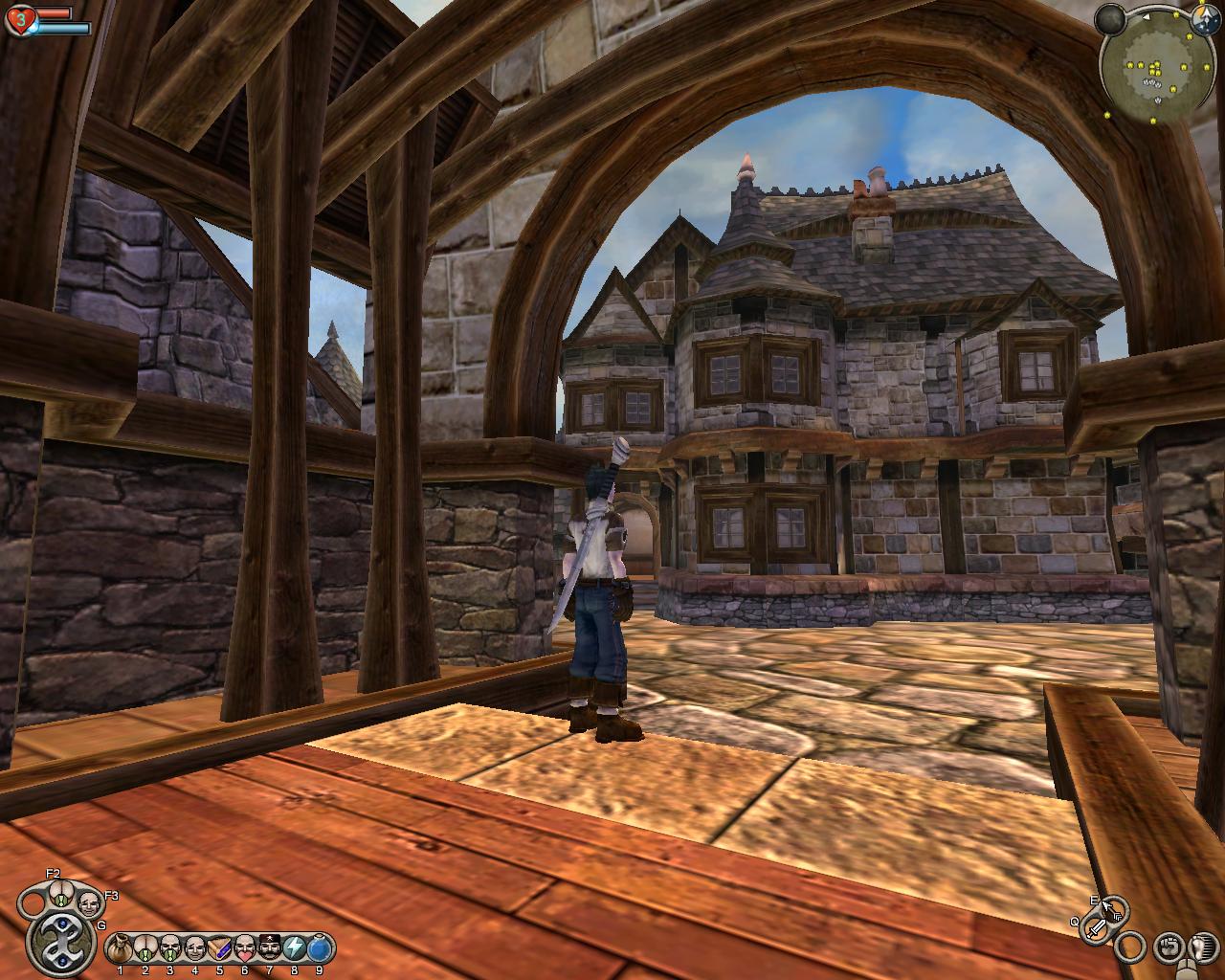1225x980 pixels.
Task: Cast the lightning bolt spell in slot 8
Action: [295, 948]
